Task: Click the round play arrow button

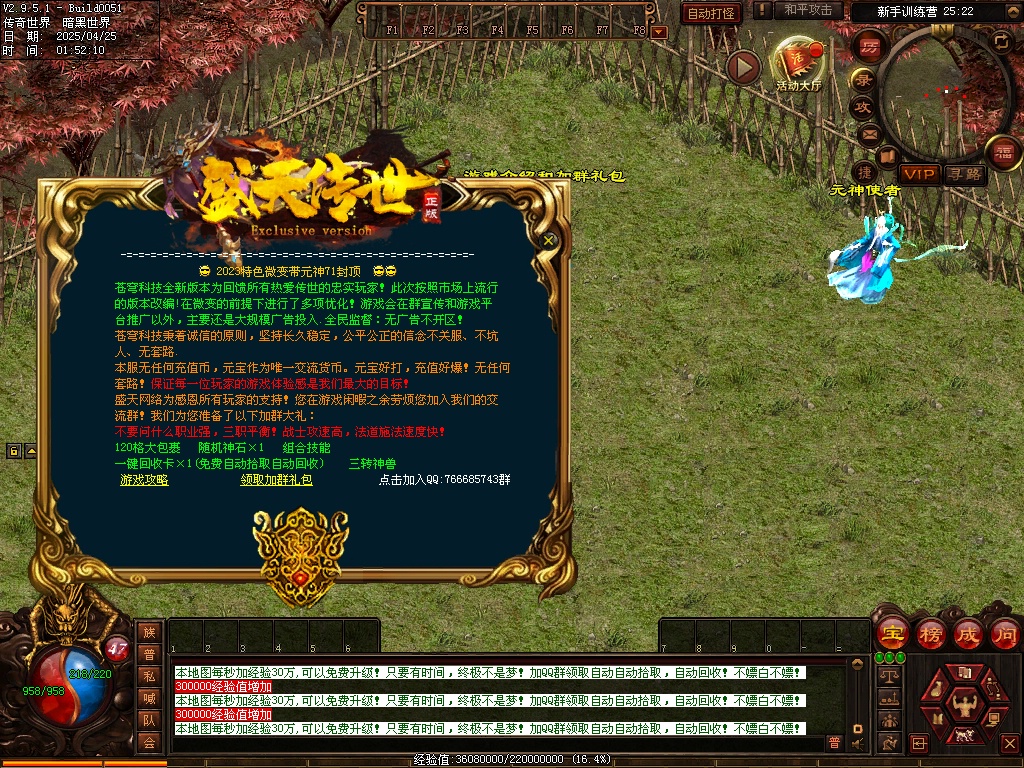Action: tap(743, 67)
